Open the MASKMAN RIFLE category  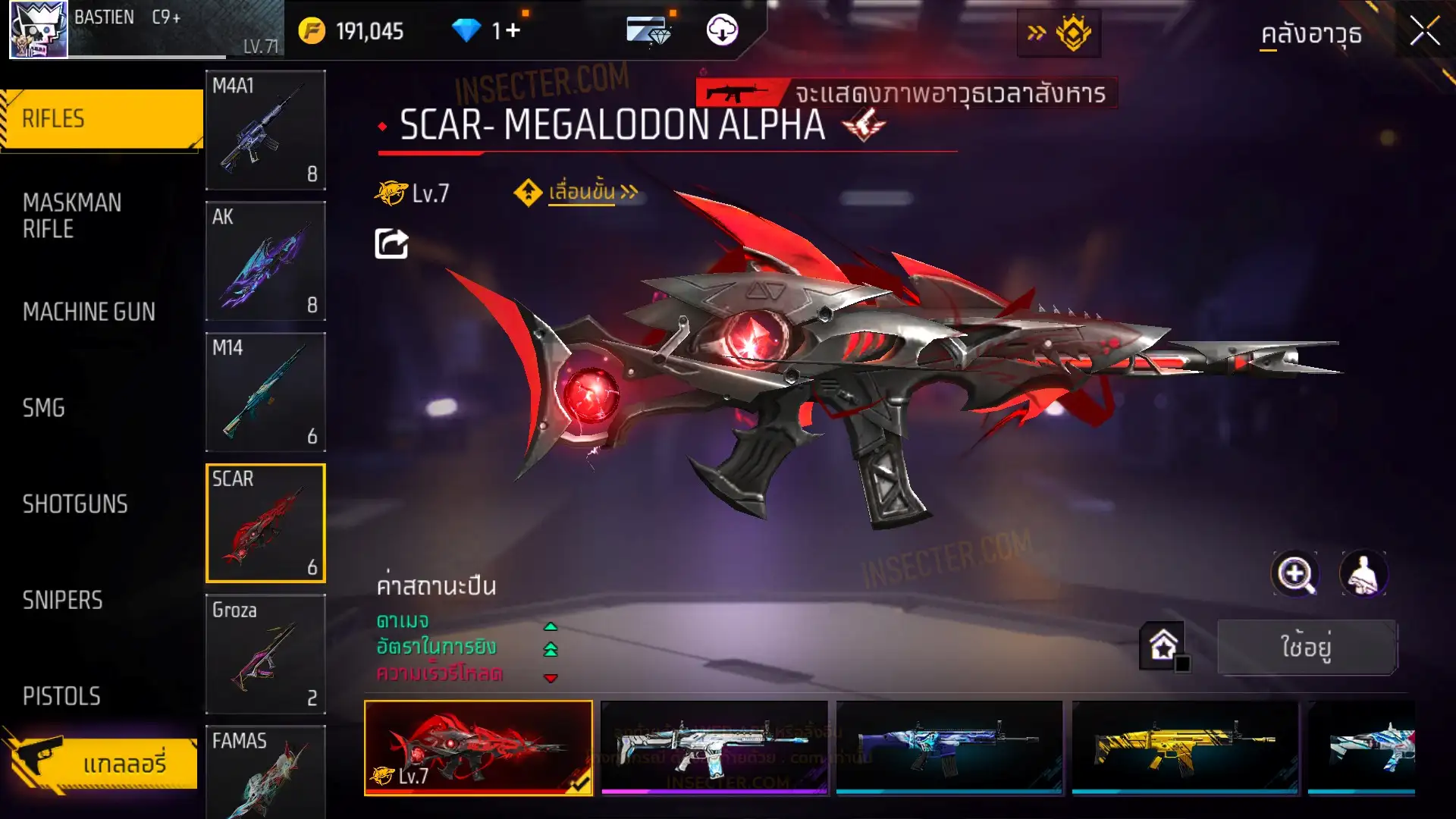[72, 216]
